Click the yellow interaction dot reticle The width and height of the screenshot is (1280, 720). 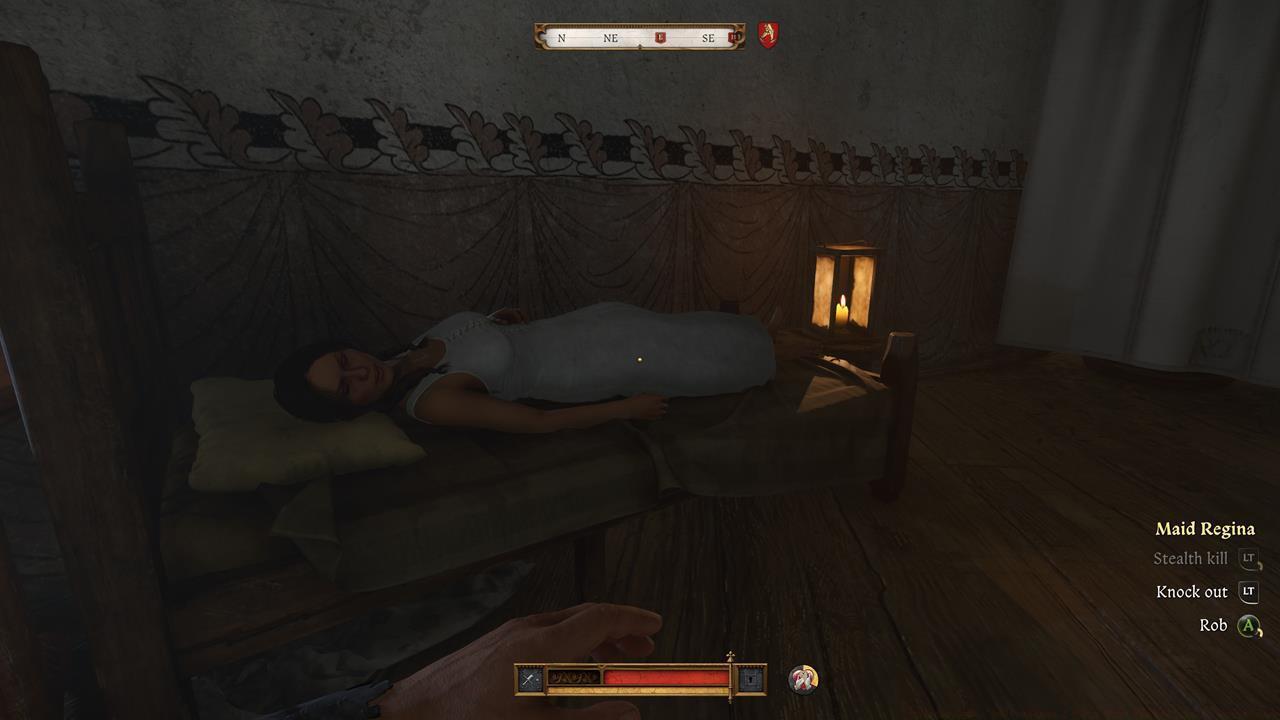pos(638,357)
